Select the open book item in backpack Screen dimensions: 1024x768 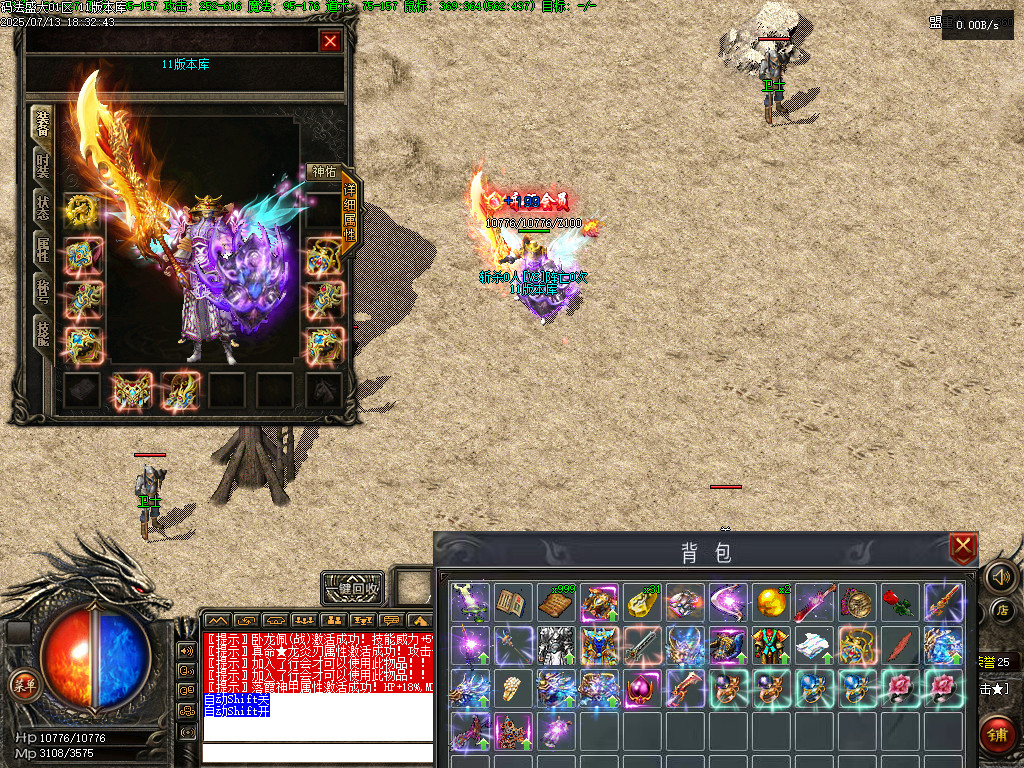coord(513,602)
